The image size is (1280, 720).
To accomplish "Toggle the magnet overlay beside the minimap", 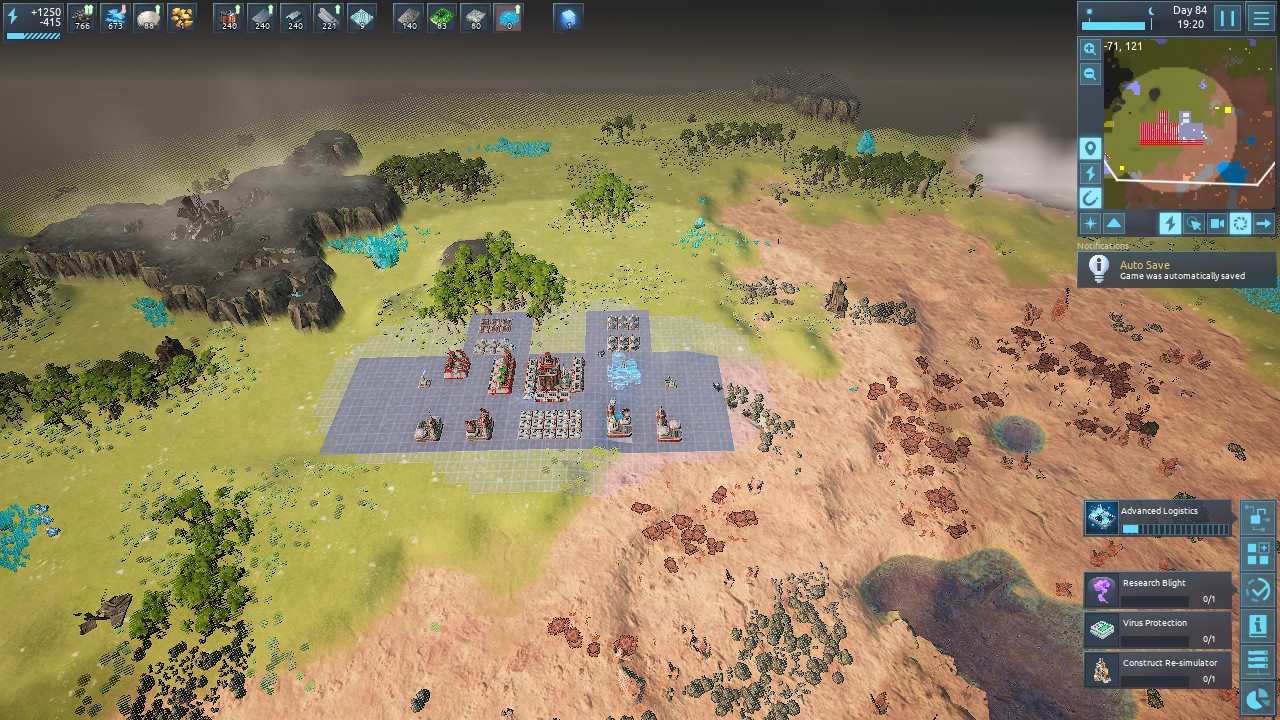I will click(x=1090, y=198).
